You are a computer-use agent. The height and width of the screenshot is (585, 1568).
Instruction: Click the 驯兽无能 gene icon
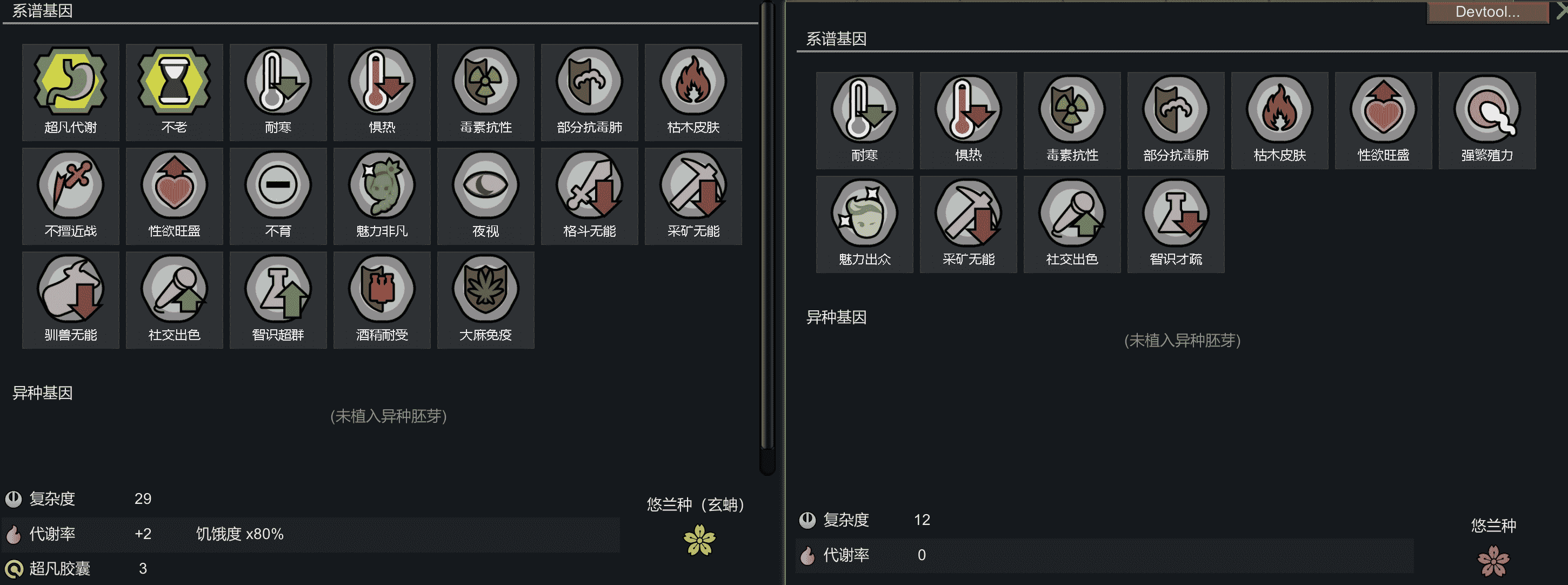point(70,298)
